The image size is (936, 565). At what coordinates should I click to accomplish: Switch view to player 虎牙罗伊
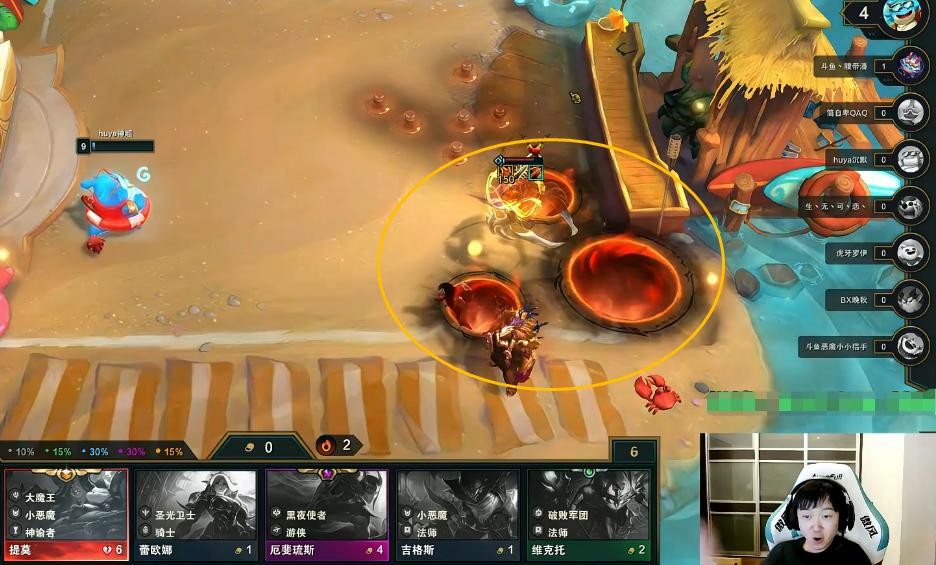pyautogui.click(x=911, y=253)
